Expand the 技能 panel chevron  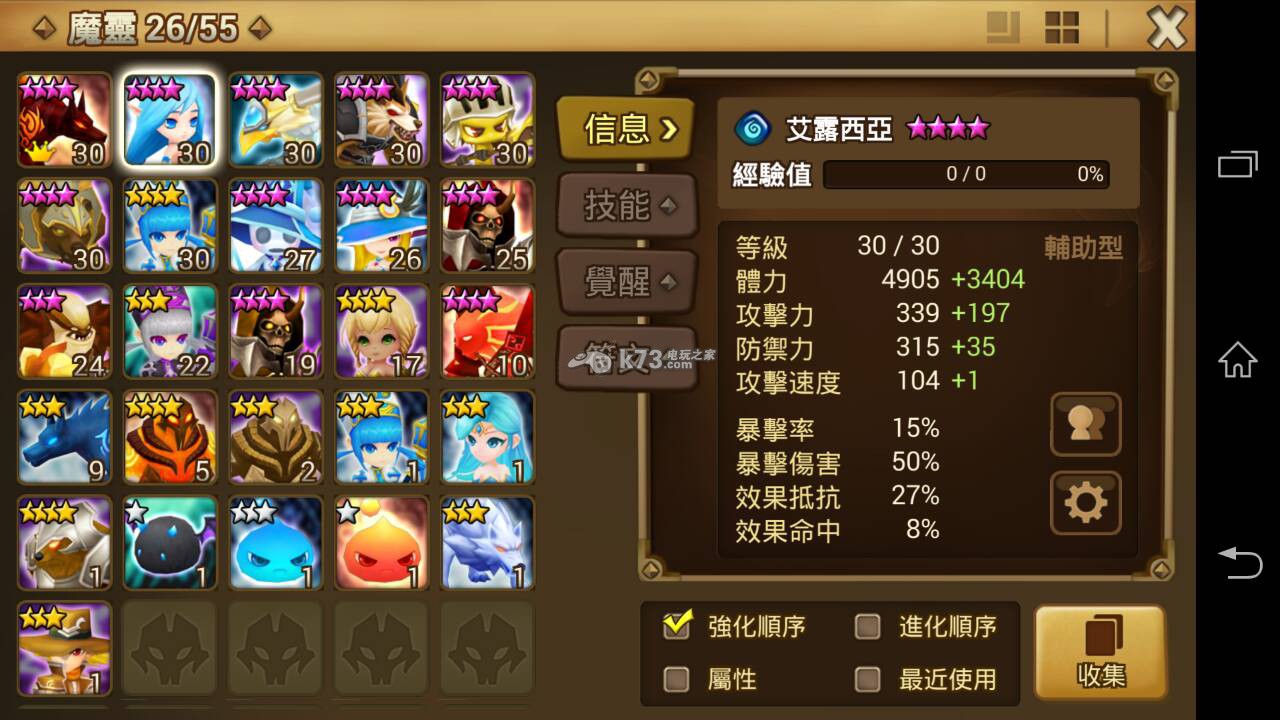pos(668,206)
